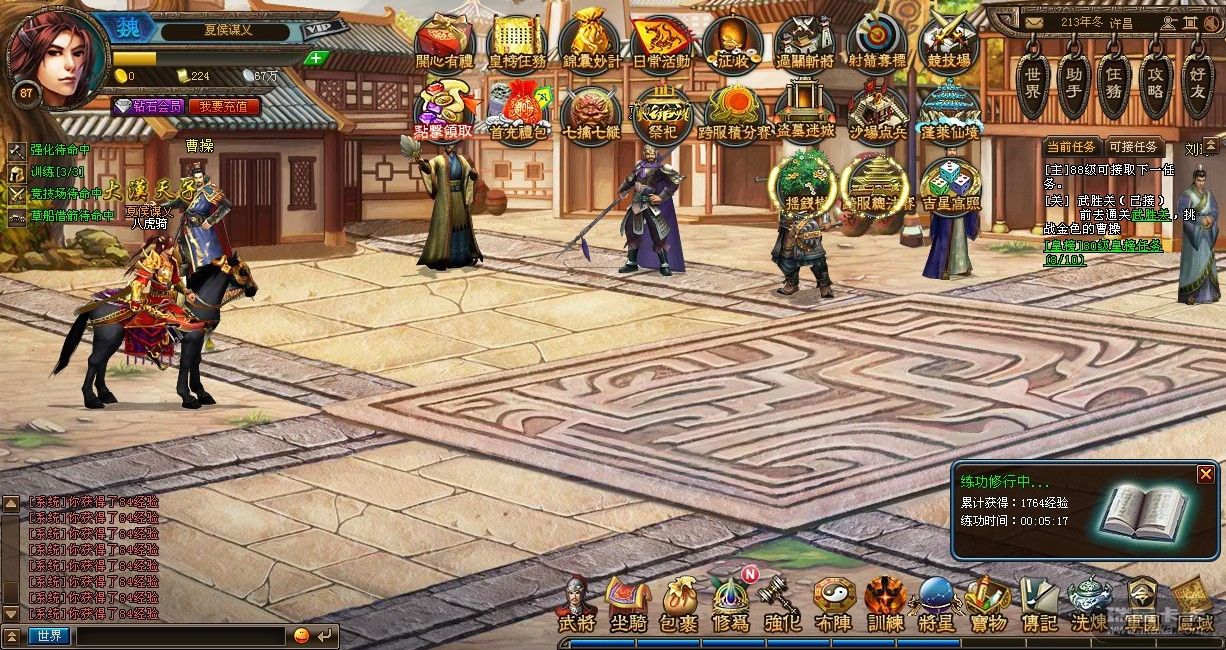
Task: Enter the 競技場 arena
Action: (949, 40)
